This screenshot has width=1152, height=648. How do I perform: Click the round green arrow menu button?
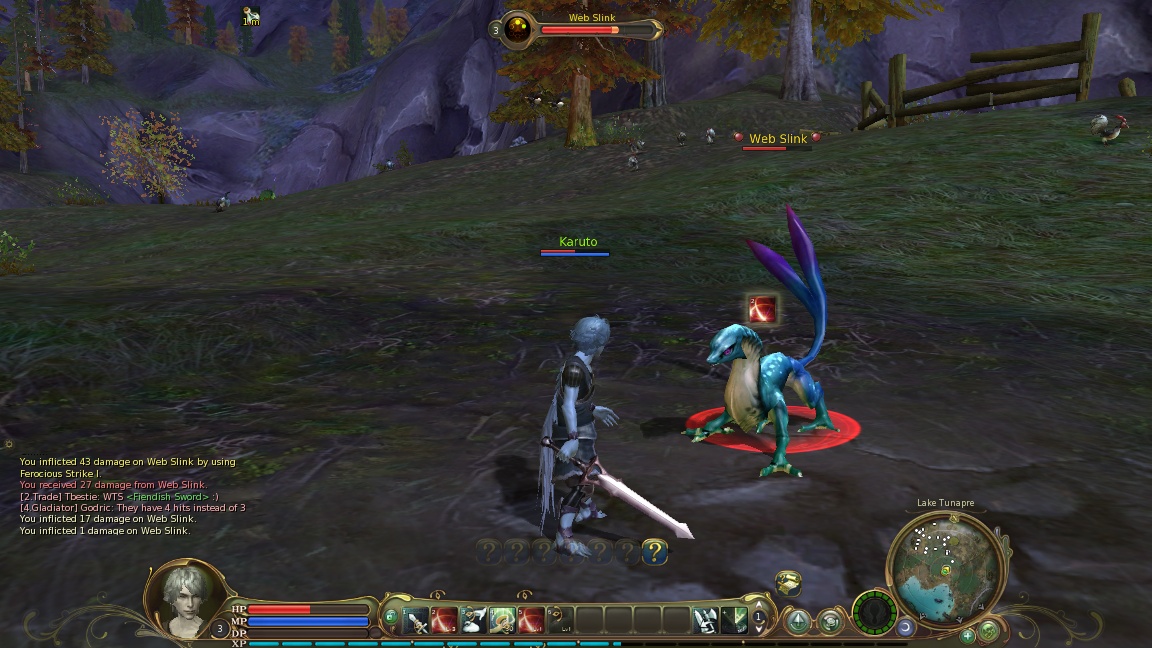click(798, 621)
